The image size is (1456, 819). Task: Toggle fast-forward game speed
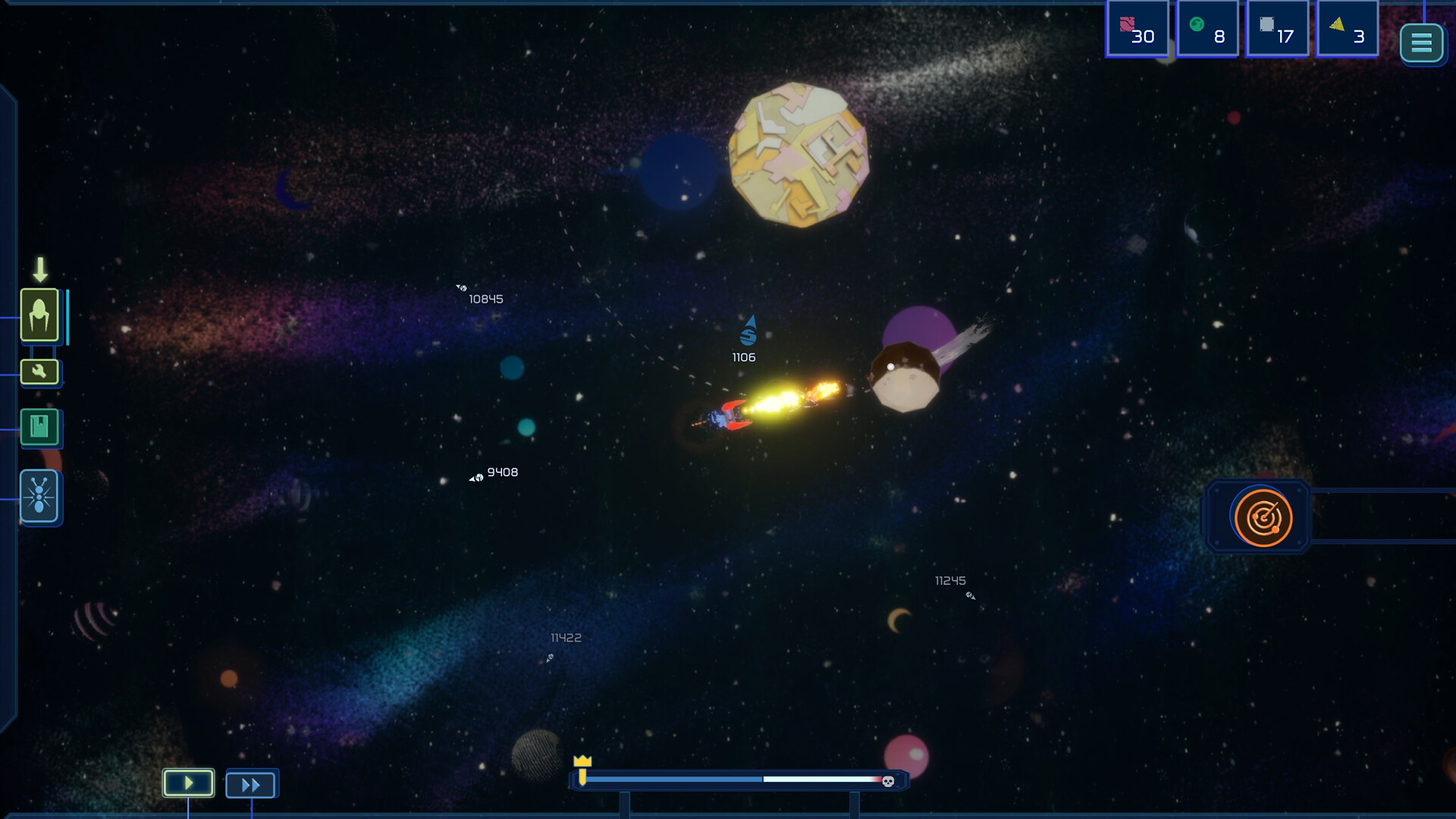(x=251, y=784)
